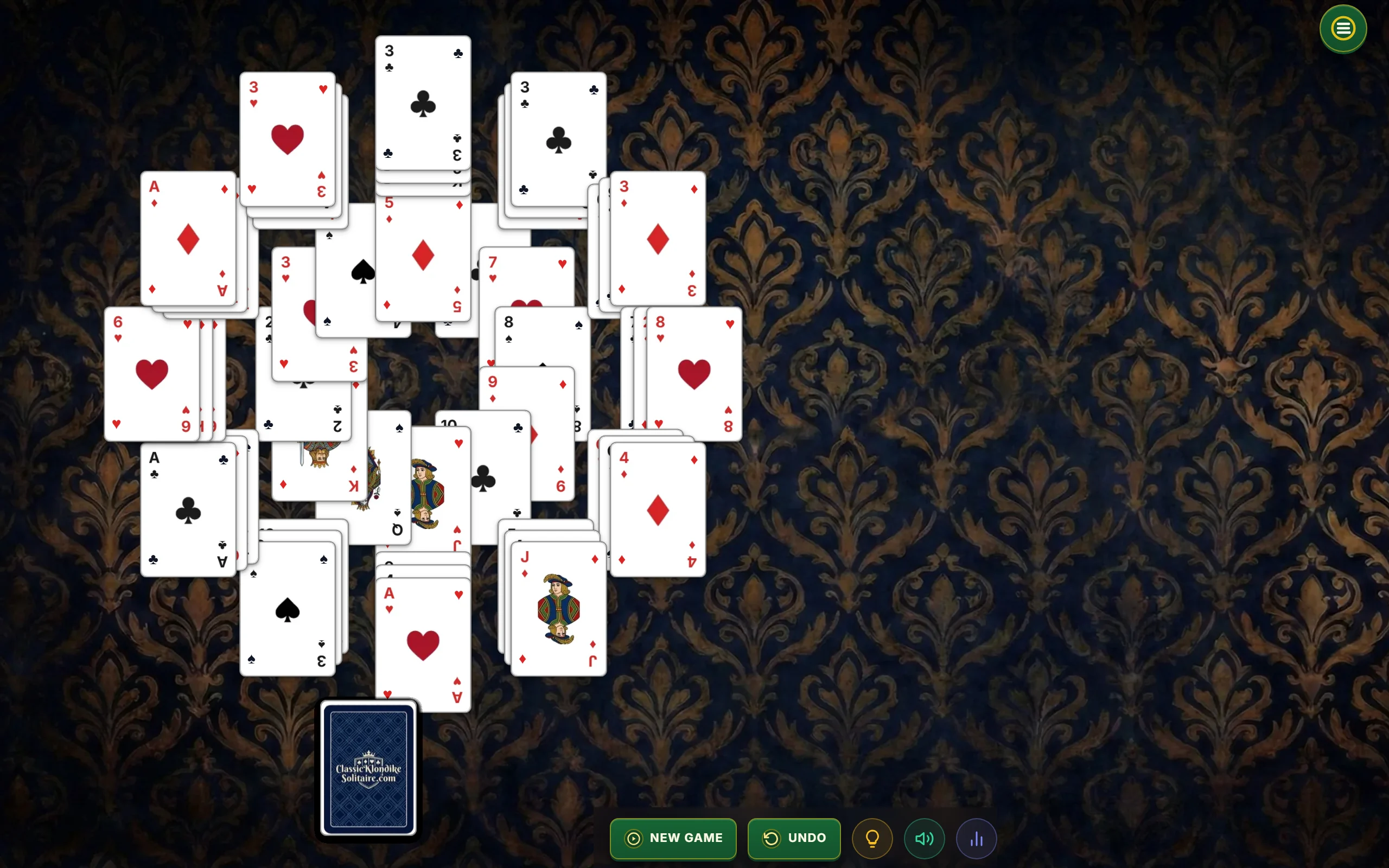Viewport: 1389px width, 868px height.
Task: Mute the game sound with speaker icon
Action: tap(924, 838)
